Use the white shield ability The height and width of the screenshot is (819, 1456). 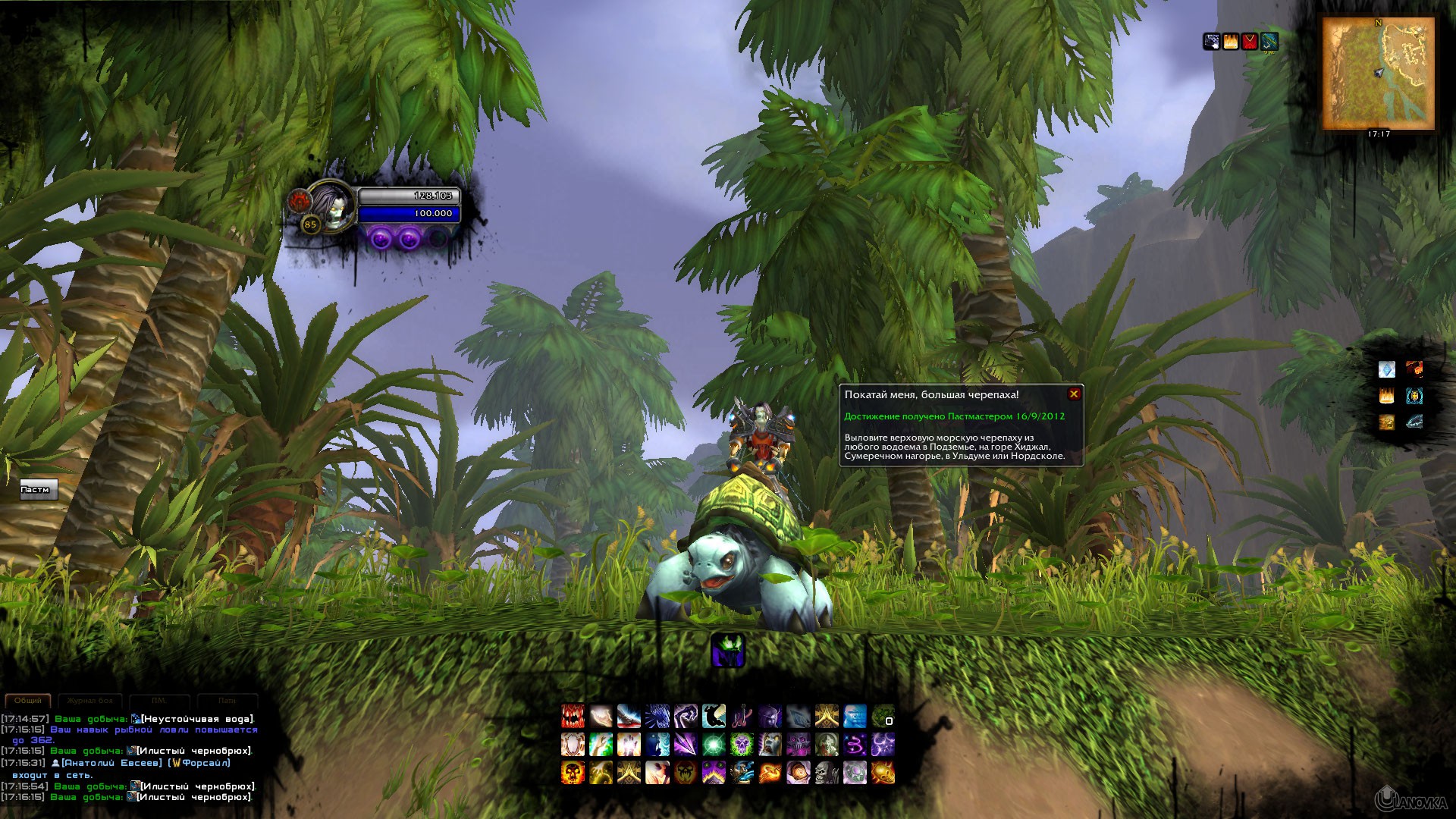(x=573, y=745)
